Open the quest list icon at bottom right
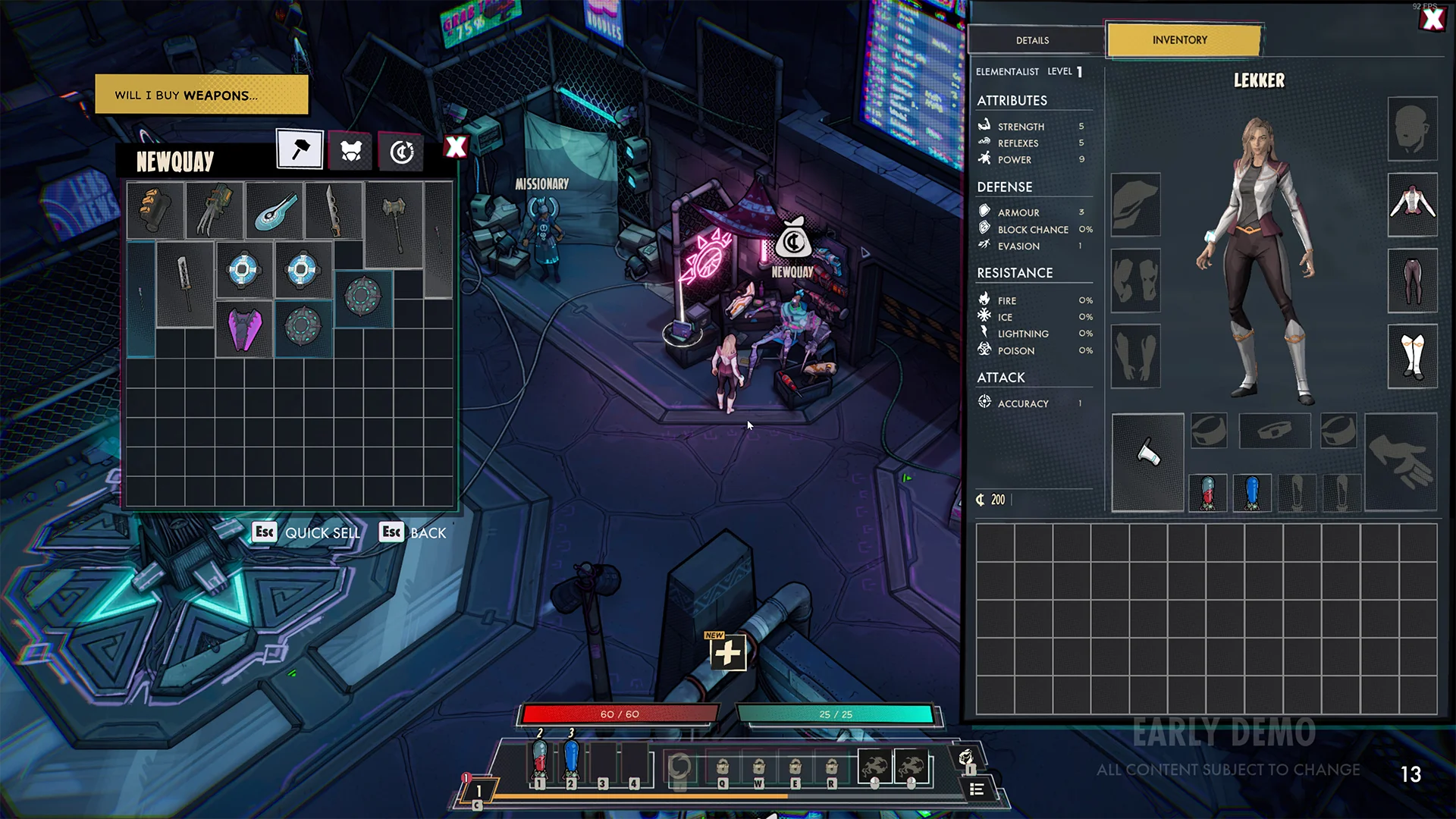The width and height of the screenshot is (1456, 819). click(x=978, y=789)
